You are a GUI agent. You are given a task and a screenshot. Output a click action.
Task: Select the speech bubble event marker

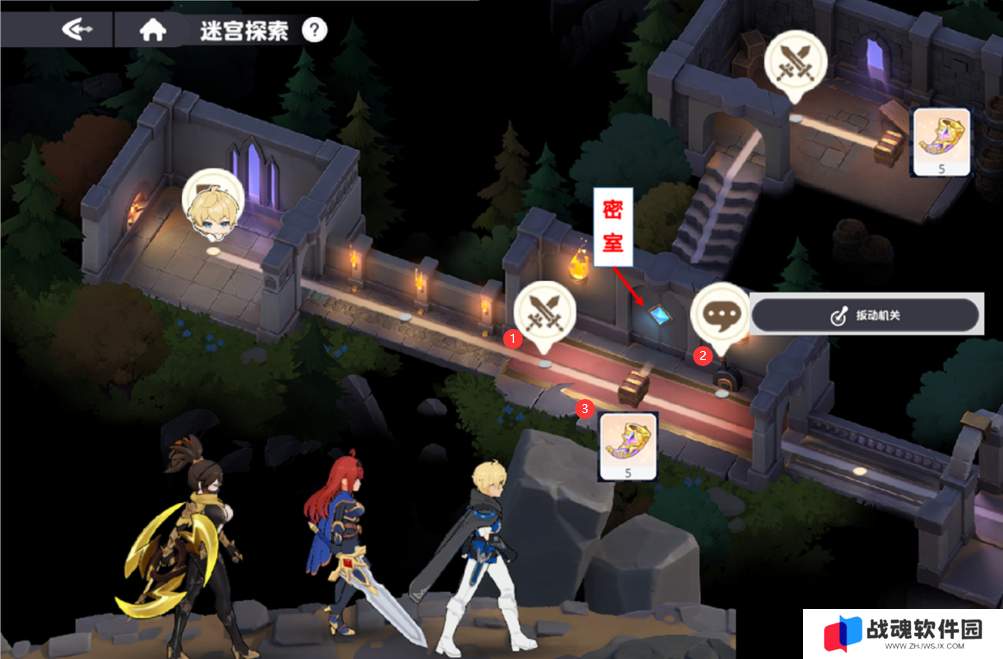point(721,311)
